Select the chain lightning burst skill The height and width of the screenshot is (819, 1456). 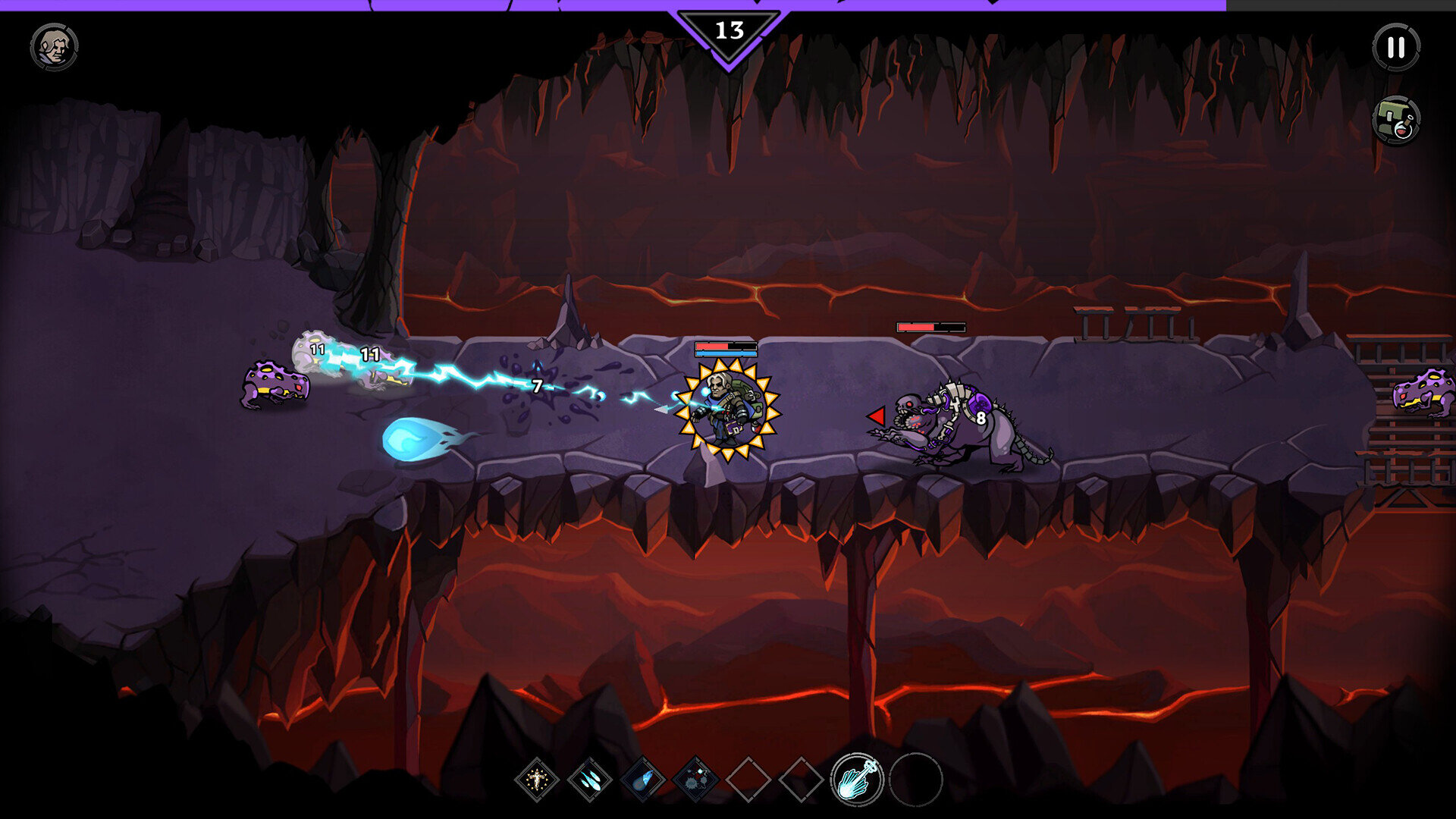[695, 779]
